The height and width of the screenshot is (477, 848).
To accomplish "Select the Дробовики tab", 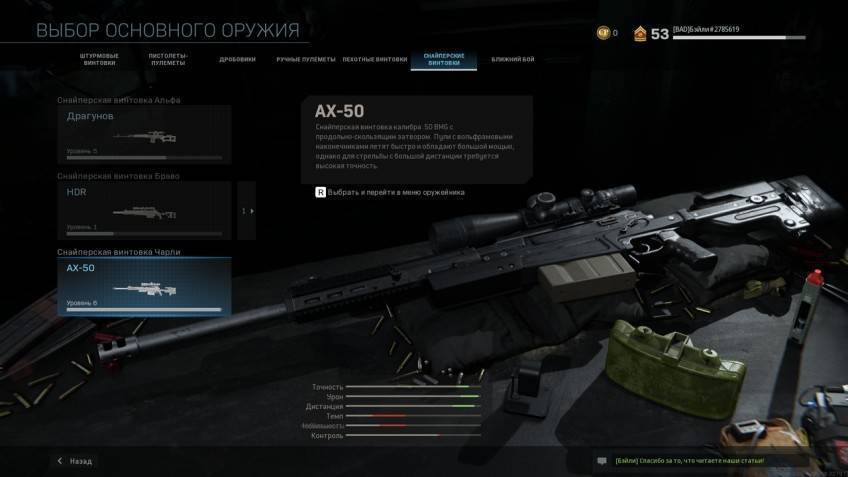I will (x=237, y=59).
